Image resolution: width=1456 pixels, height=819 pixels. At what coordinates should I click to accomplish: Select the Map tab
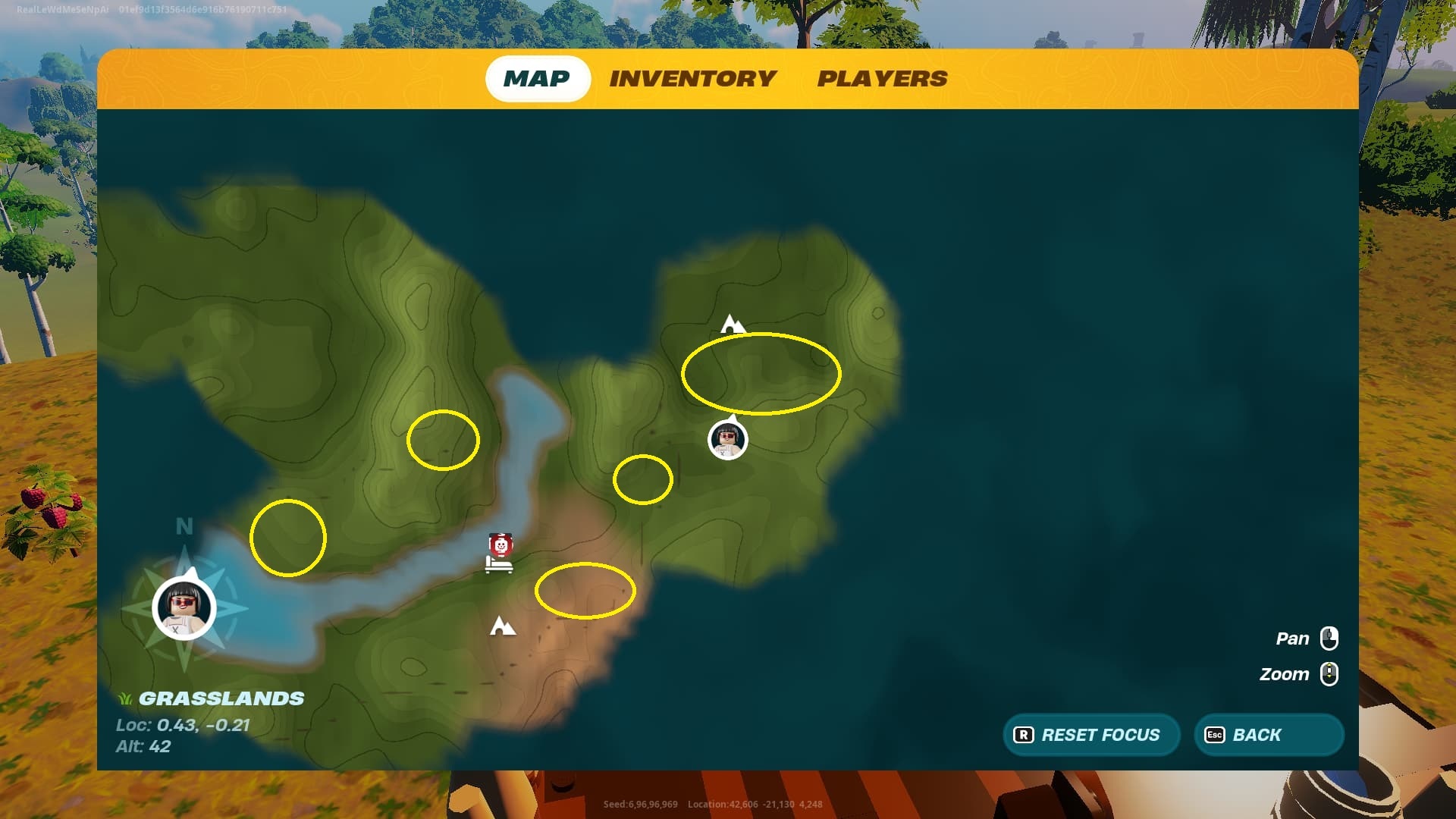(537, 79)
